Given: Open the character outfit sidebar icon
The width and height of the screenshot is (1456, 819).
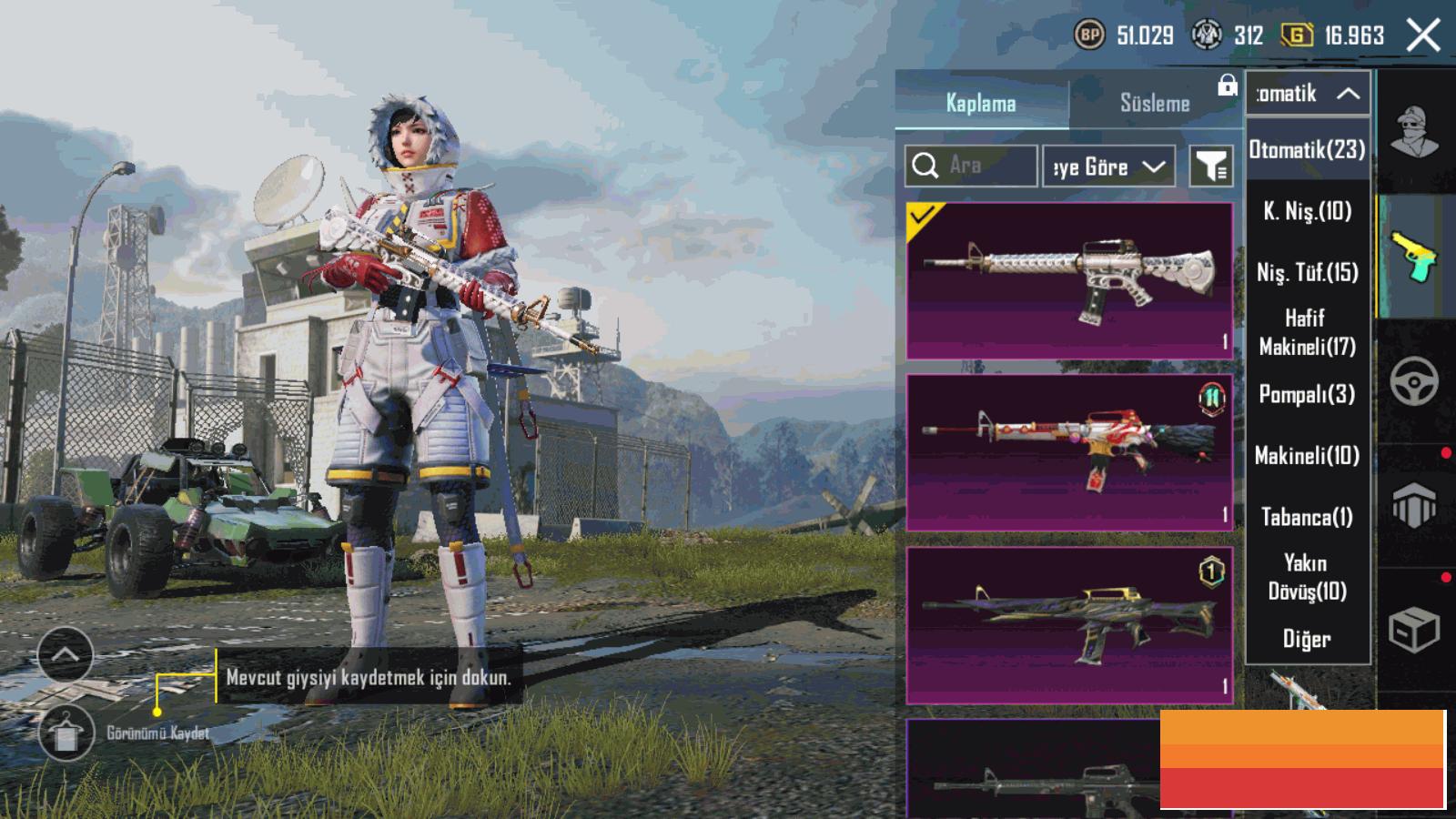Looking at the screenshot, I should click(1415, 132).
